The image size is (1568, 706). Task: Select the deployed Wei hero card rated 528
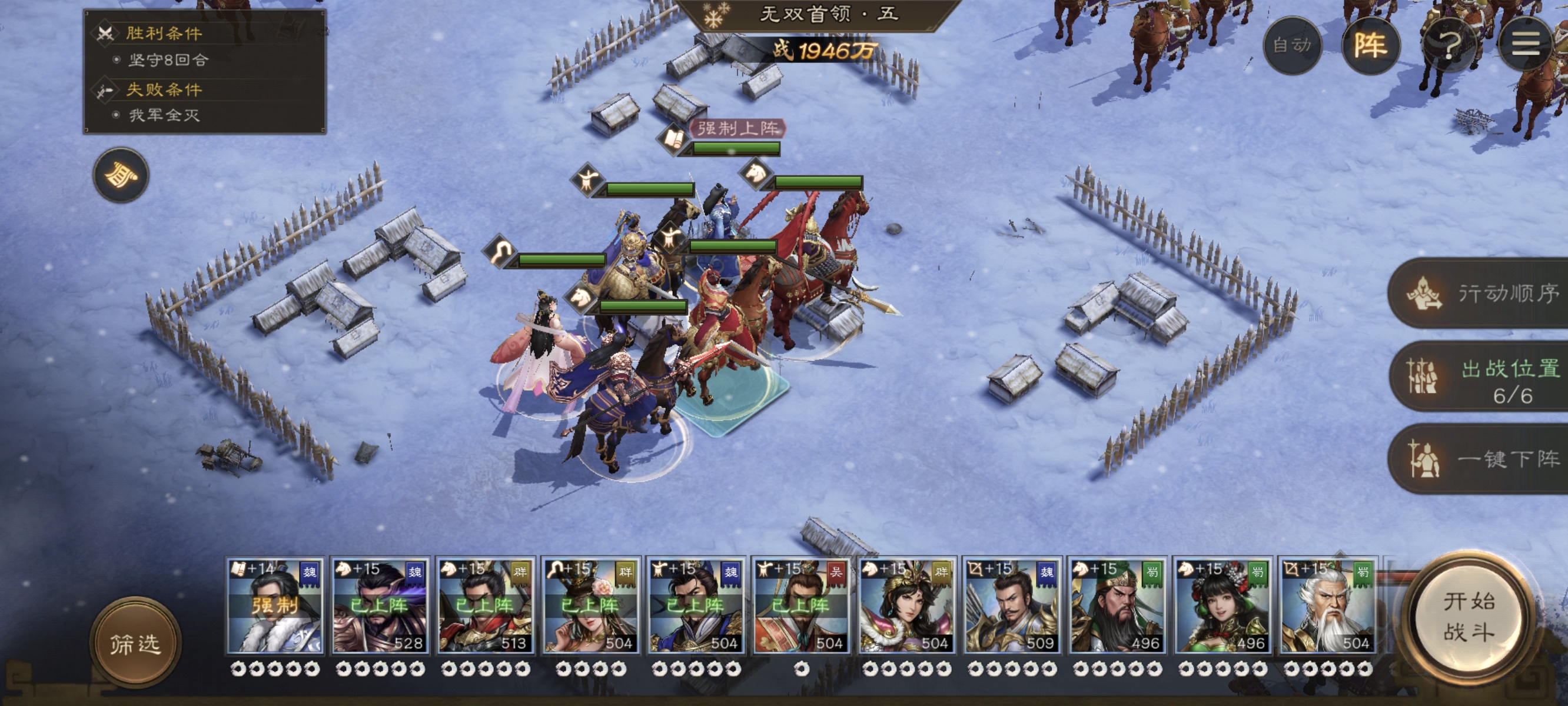pos(380,606)
